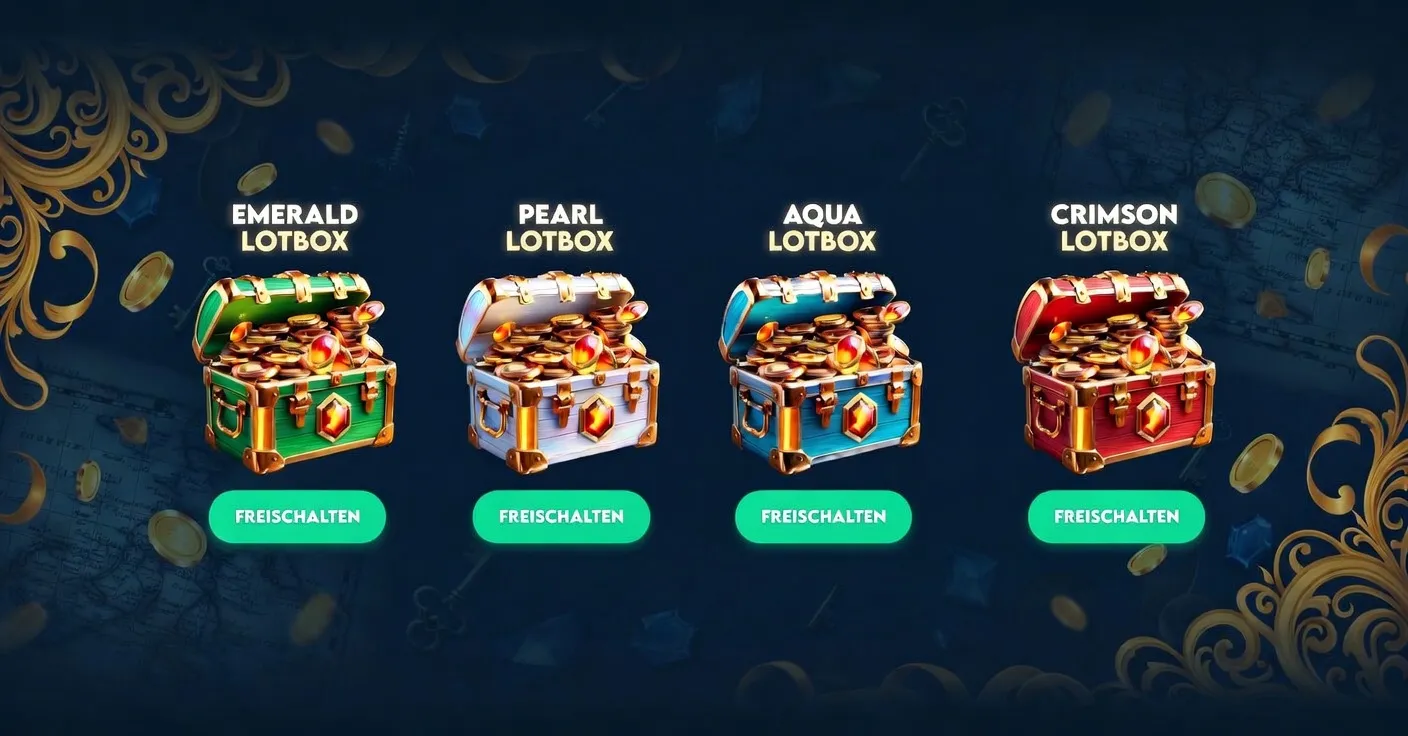1408x736 pixels.
Task: Click the CRIMSON LOTBOX title label
Action: click(x=1117, y=226)
